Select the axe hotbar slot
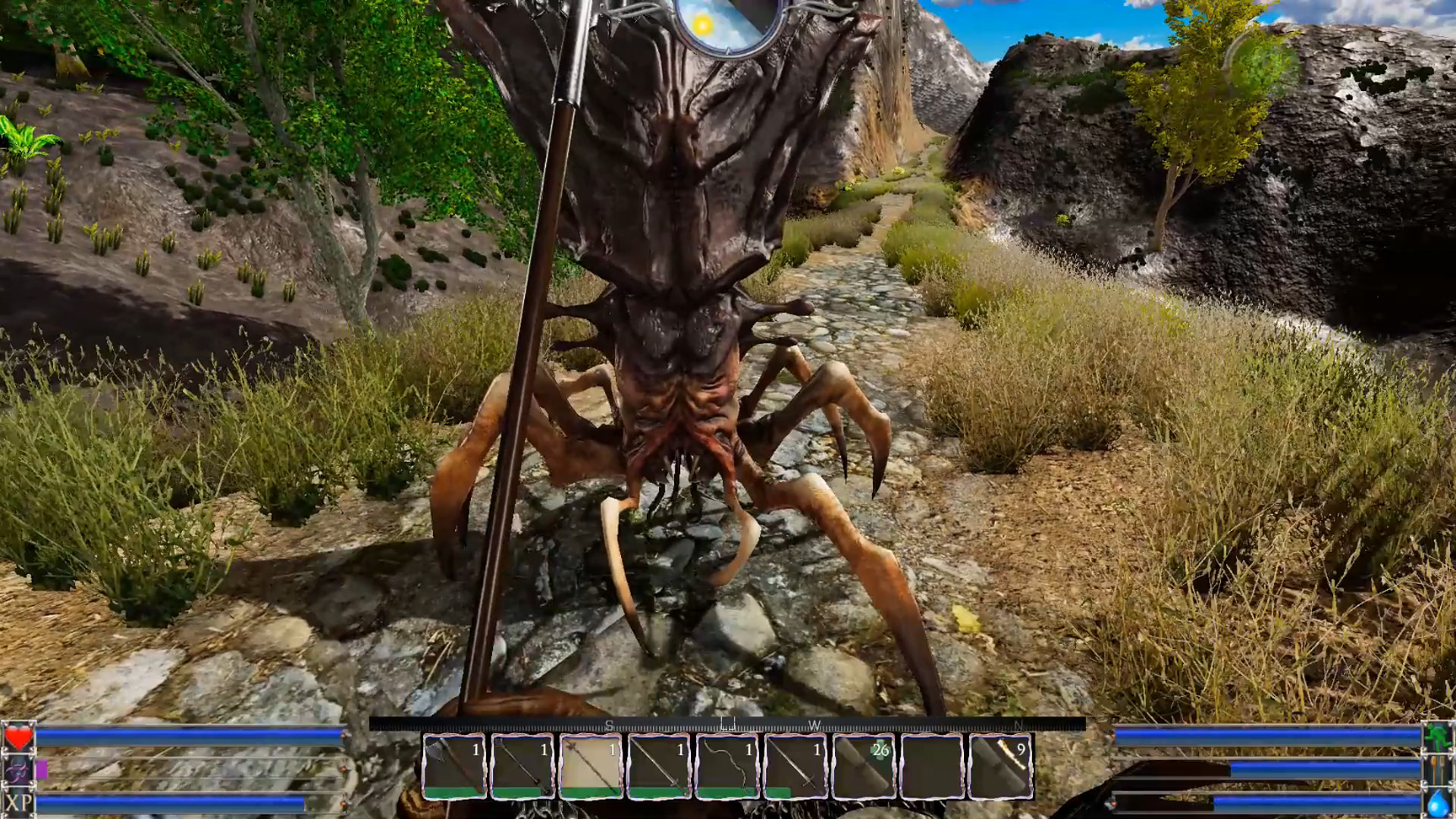This screenshot has width=1456, height=819. click(x=454, y=766)
